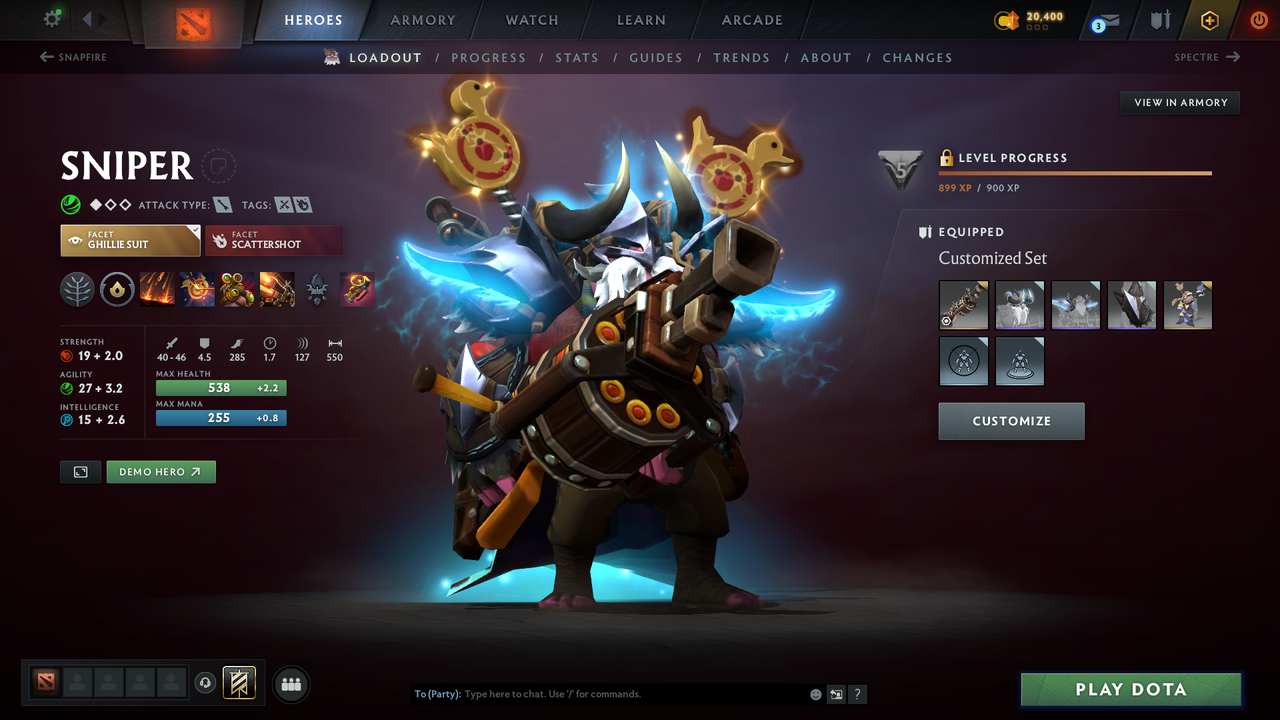
Task: Switch to the Scattershot facet
Action: [274, 240]
